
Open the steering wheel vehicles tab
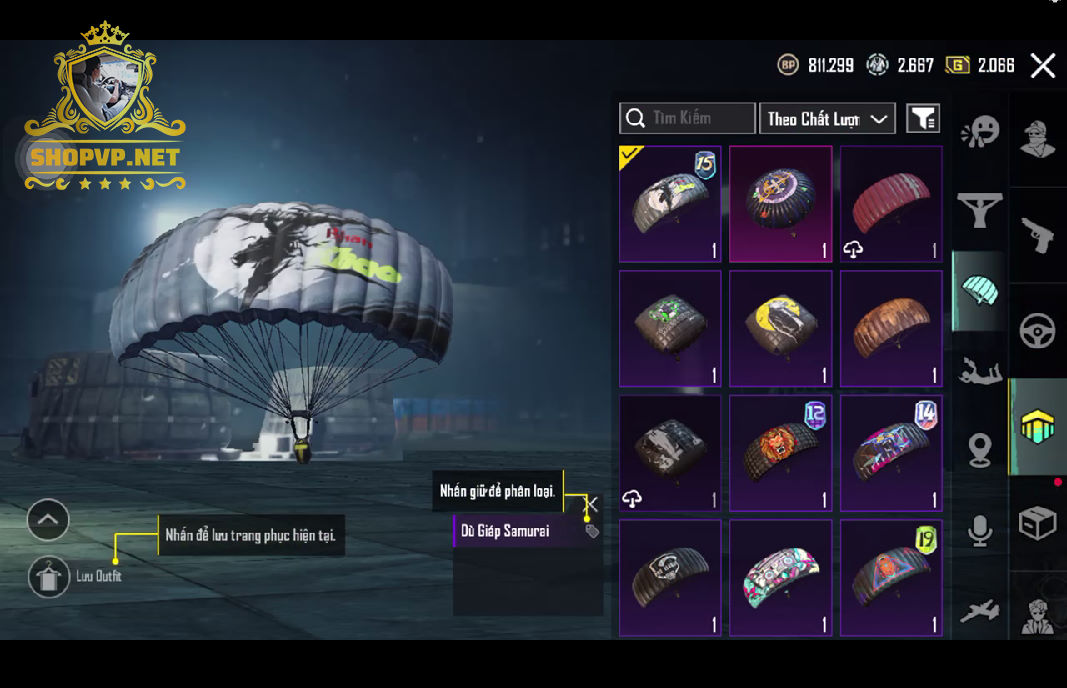point(1038,331)
